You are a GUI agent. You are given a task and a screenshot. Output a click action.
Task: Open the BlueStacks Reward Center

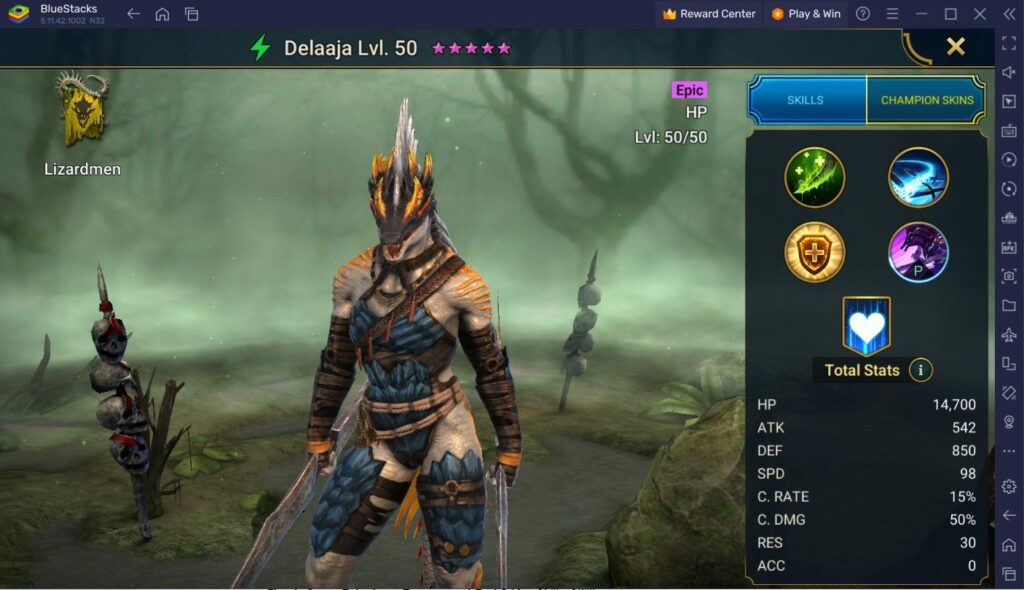tap(709, 14)
